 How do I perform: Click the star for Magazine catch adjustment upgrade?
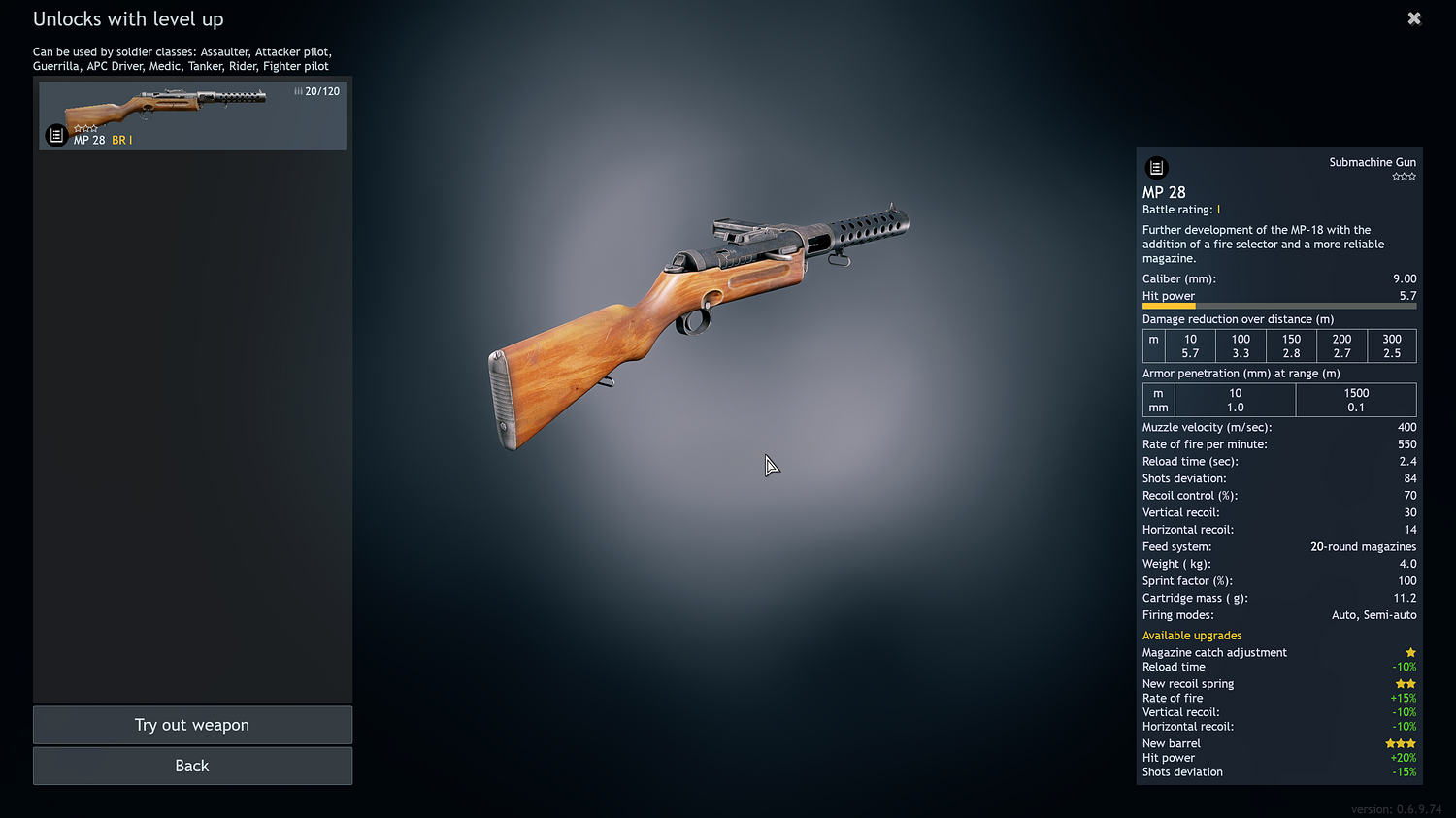[1410, 652]
